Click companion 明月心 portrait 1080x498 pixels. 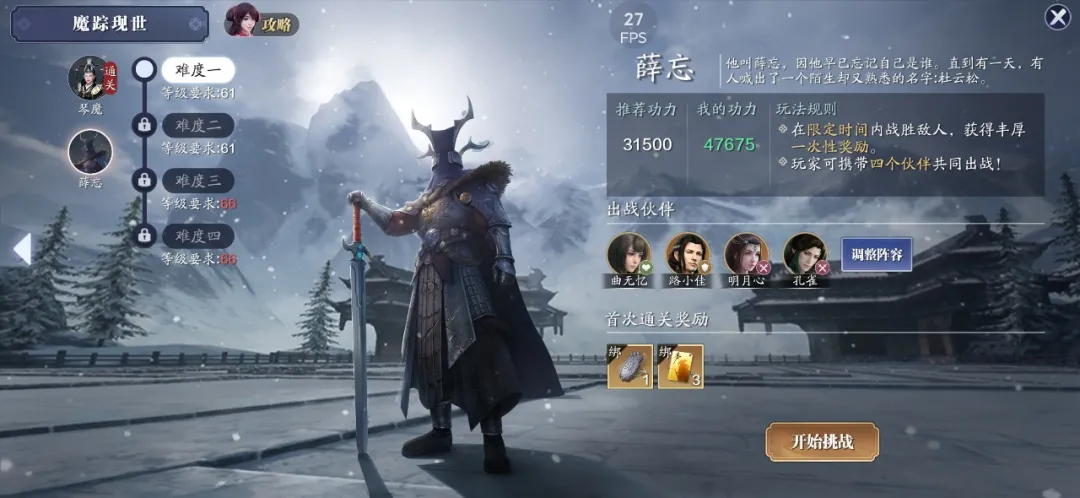click(x=747, y=254)
